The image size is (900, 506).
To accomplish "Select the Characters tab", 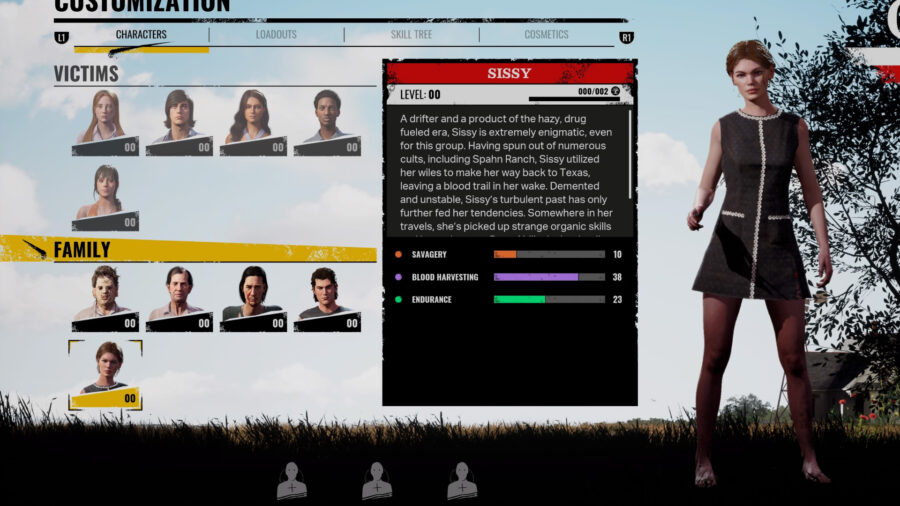I will (141, 35).
